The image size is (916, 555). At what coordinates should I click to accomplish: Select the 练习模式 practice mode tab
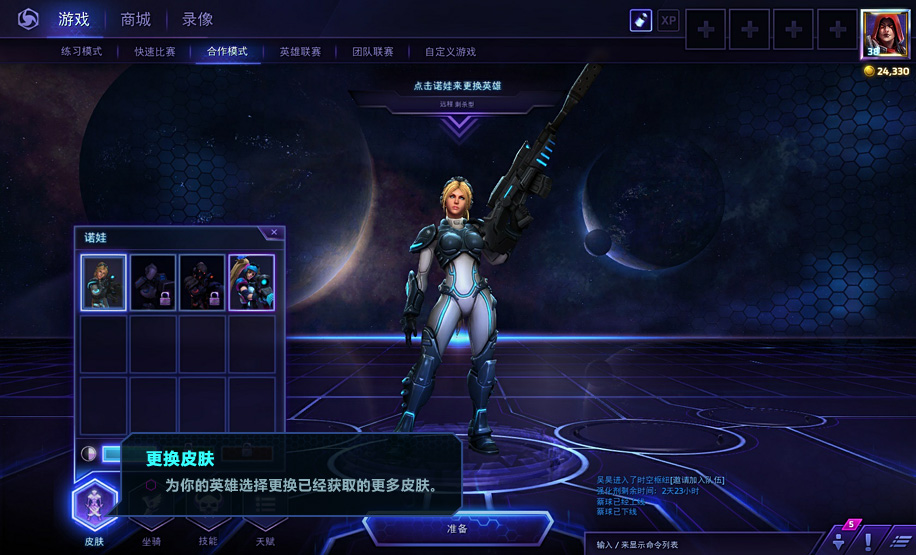coord(81,51)
